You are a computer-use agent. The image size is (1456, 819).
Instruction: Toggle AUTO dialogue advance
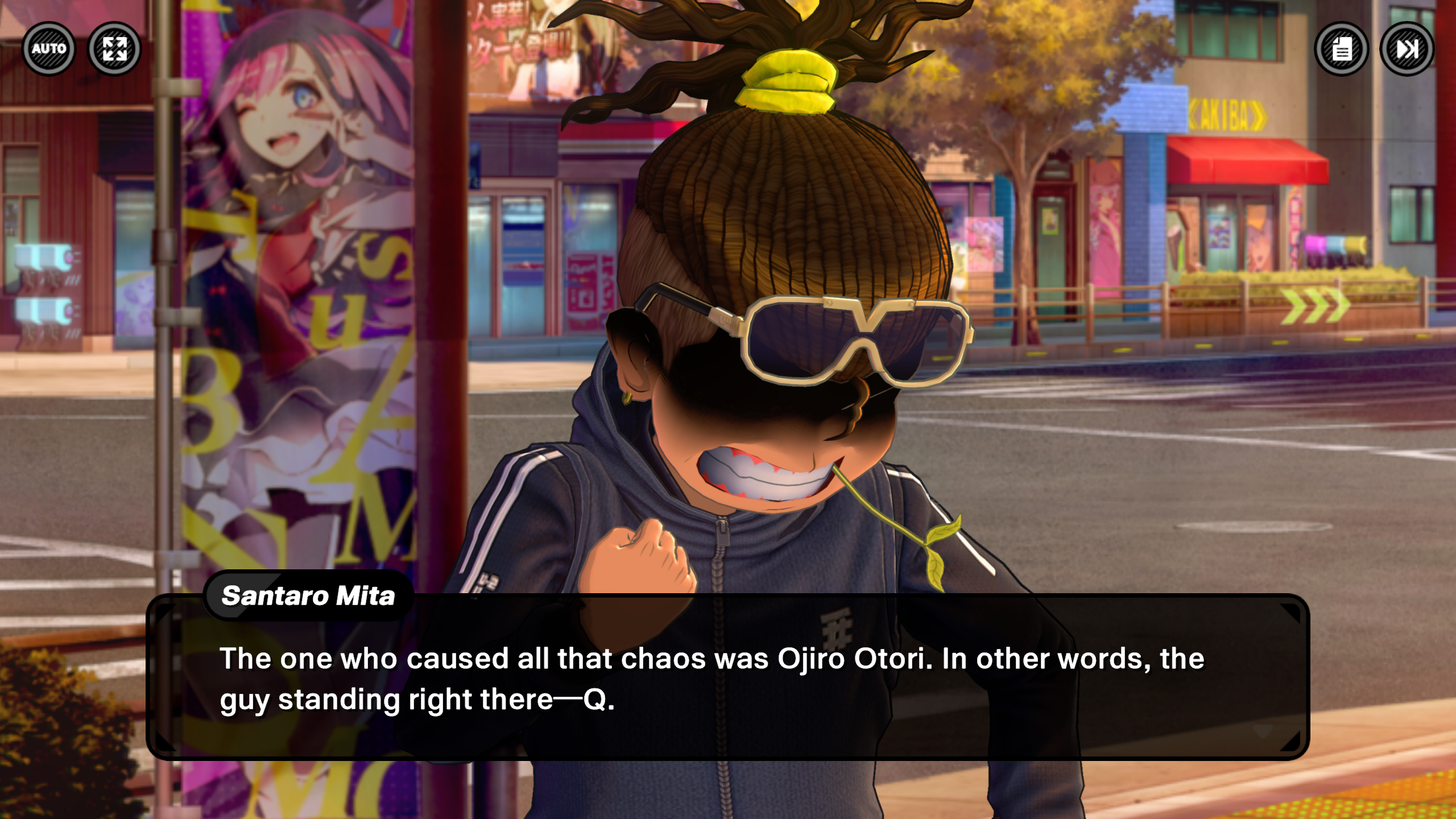pos(49,49)
